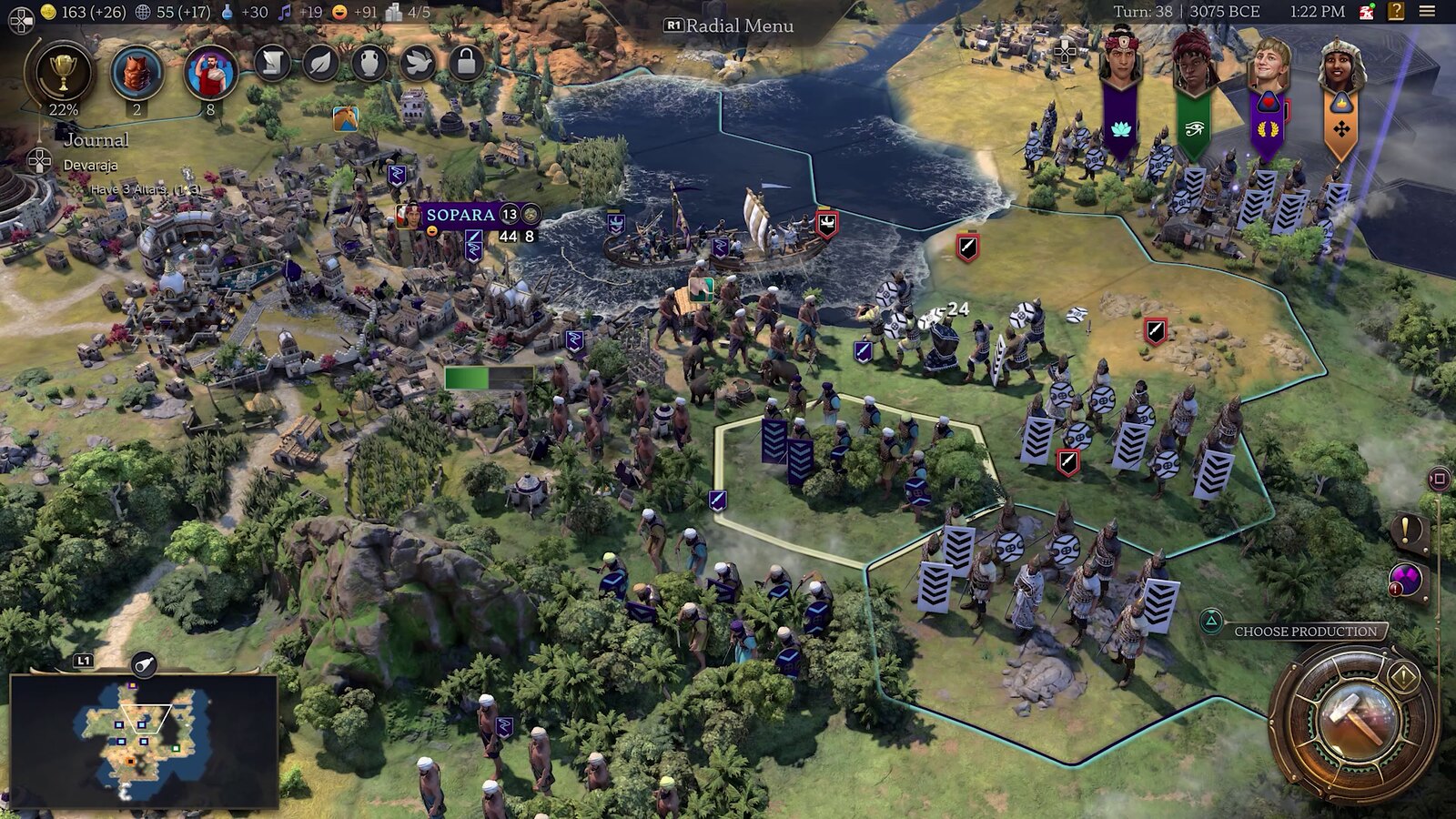The width and height of the screenshot is (1456, 819).
Task: Open the Journal quest tracker
Action: pos(96,140)
